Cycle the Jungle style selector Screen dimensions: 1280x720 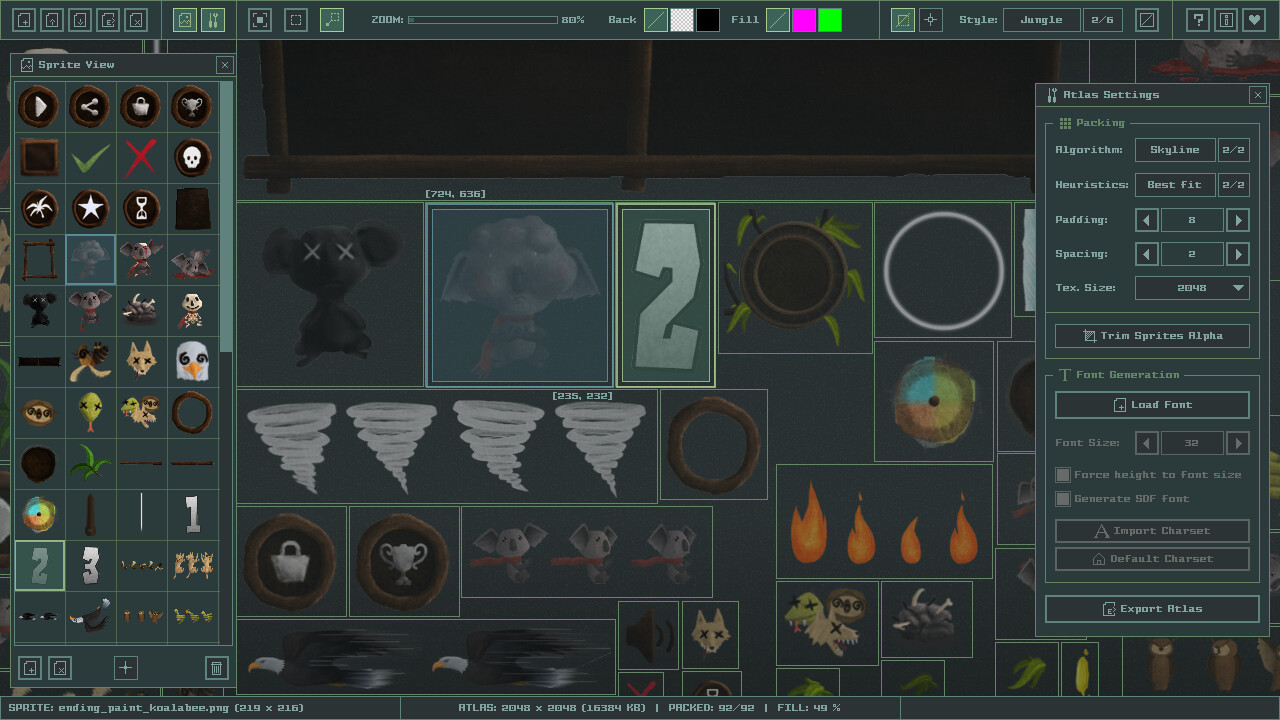pos(1041,19)
